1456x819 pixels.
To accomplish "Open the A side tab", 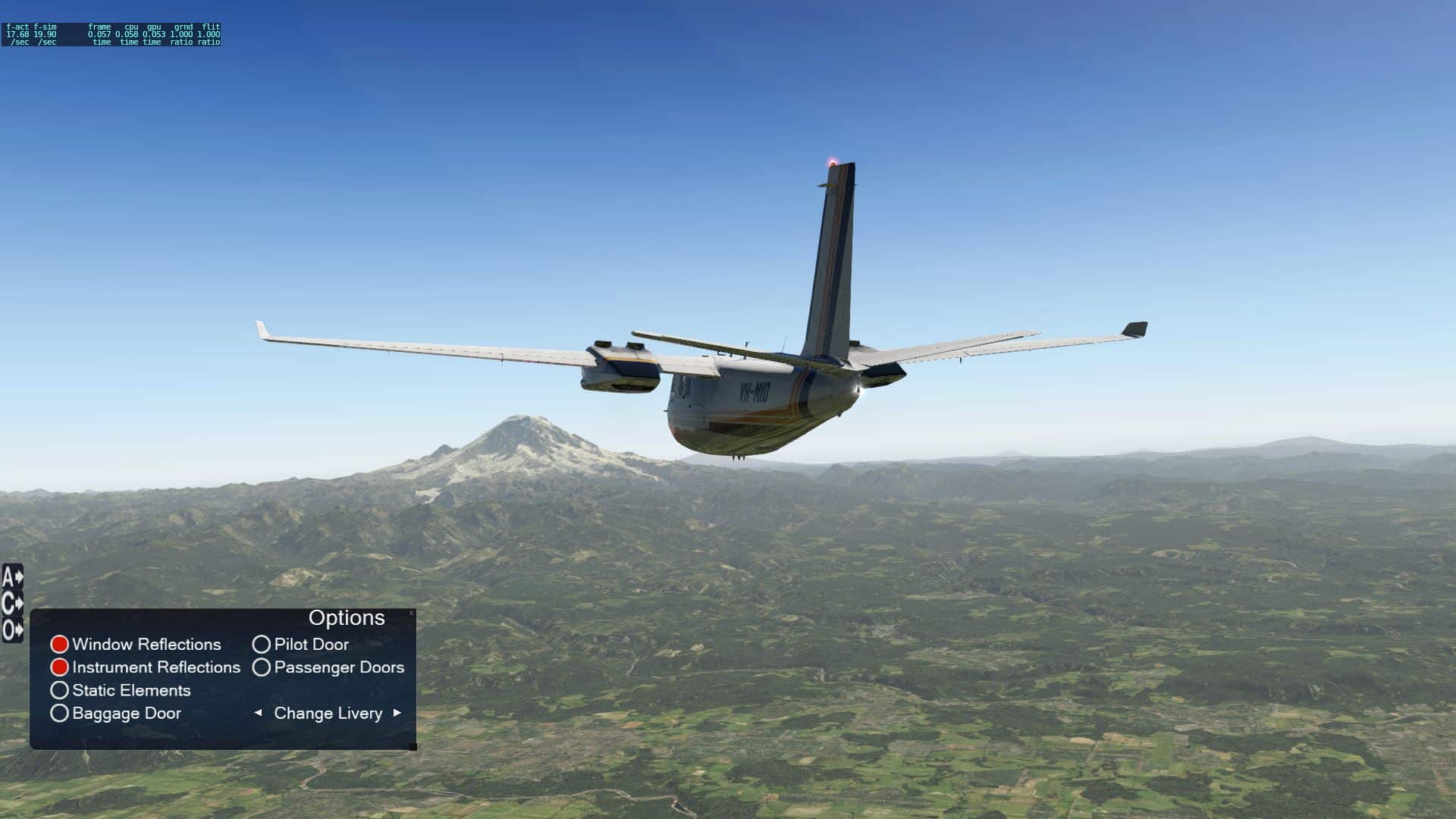I will (x=12, y=578).
